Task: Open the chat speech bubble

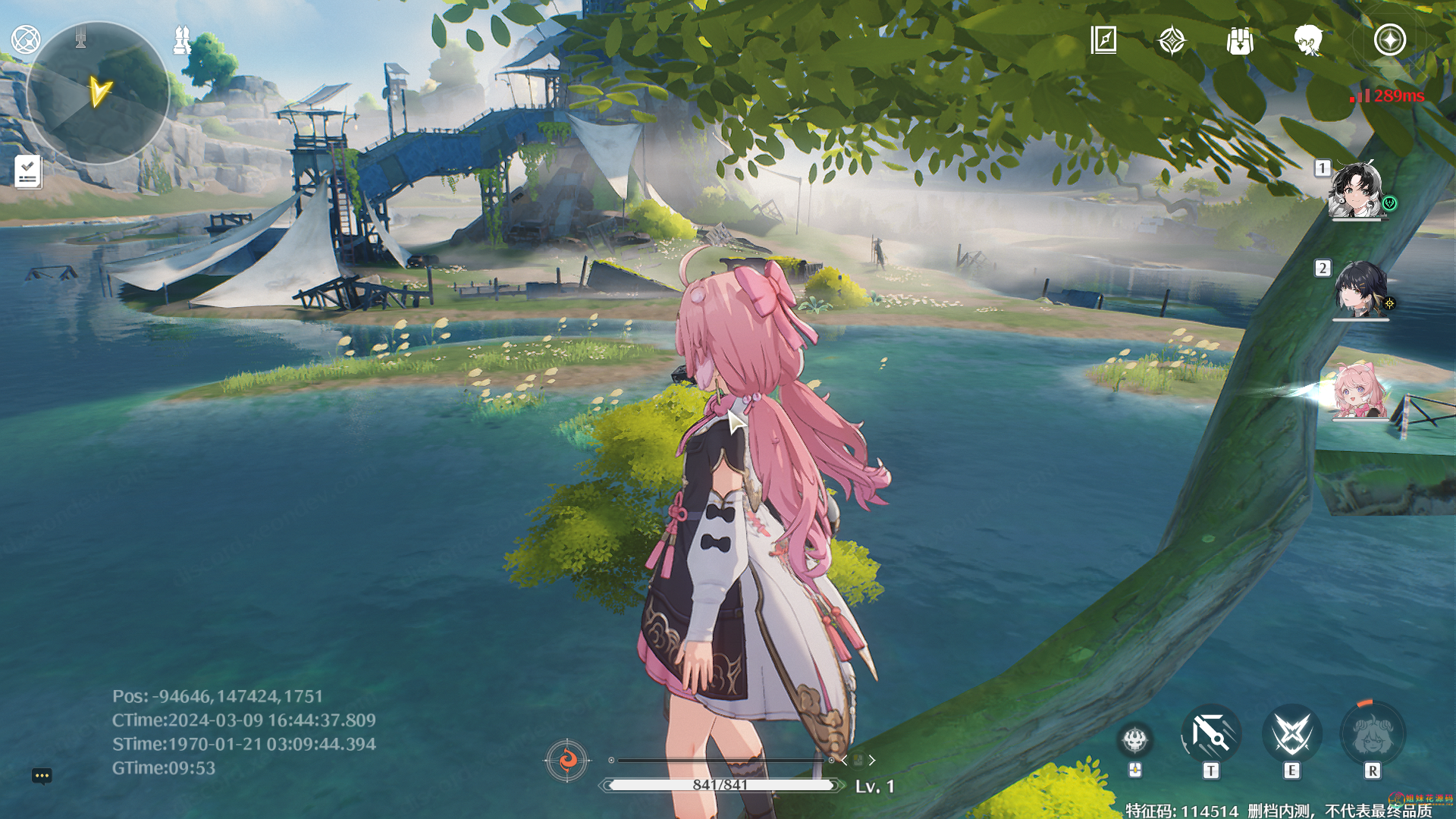Action: point(42,776)
